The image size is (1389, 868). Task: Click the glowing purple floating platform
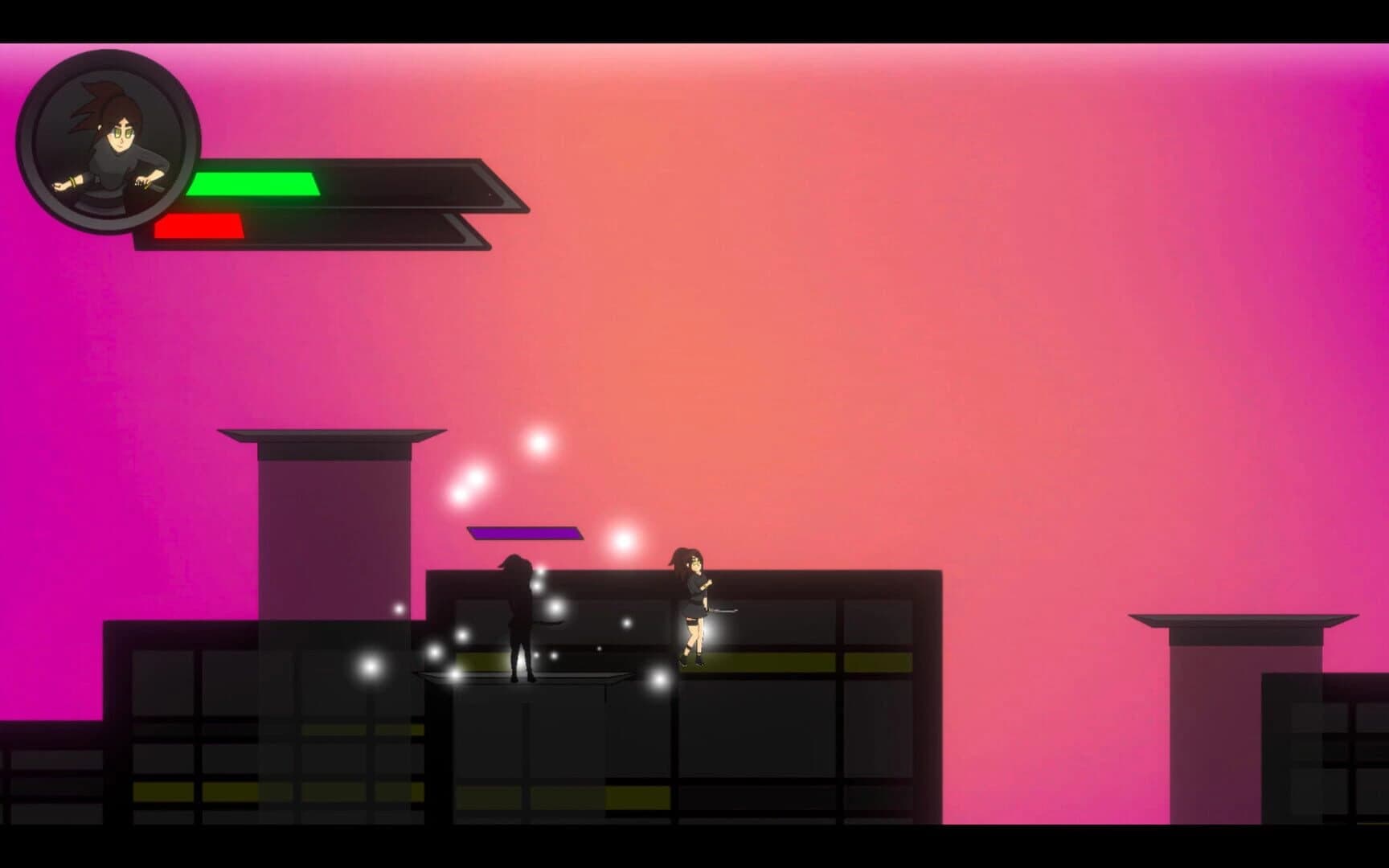524,533
